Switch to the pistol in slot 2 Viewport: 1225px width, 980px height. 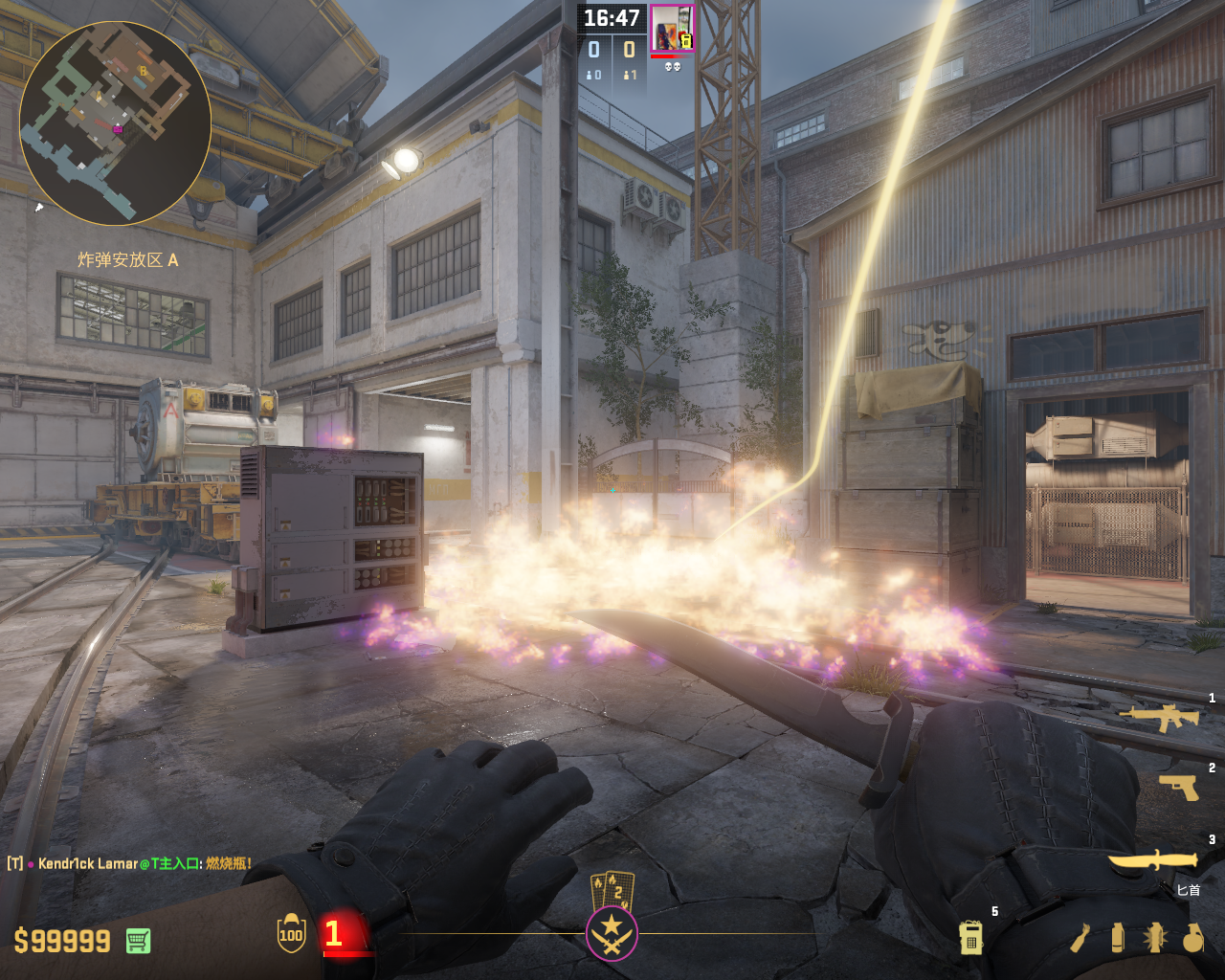point(1179,786)
